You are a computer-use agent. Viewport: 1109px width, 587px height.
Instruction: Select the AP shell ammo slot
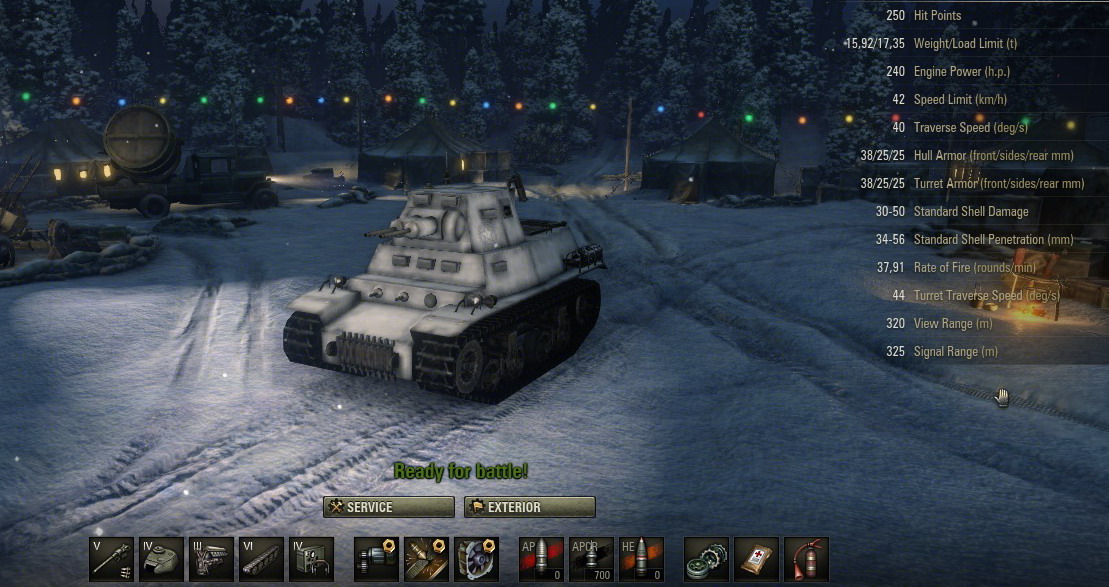(541, 559)
